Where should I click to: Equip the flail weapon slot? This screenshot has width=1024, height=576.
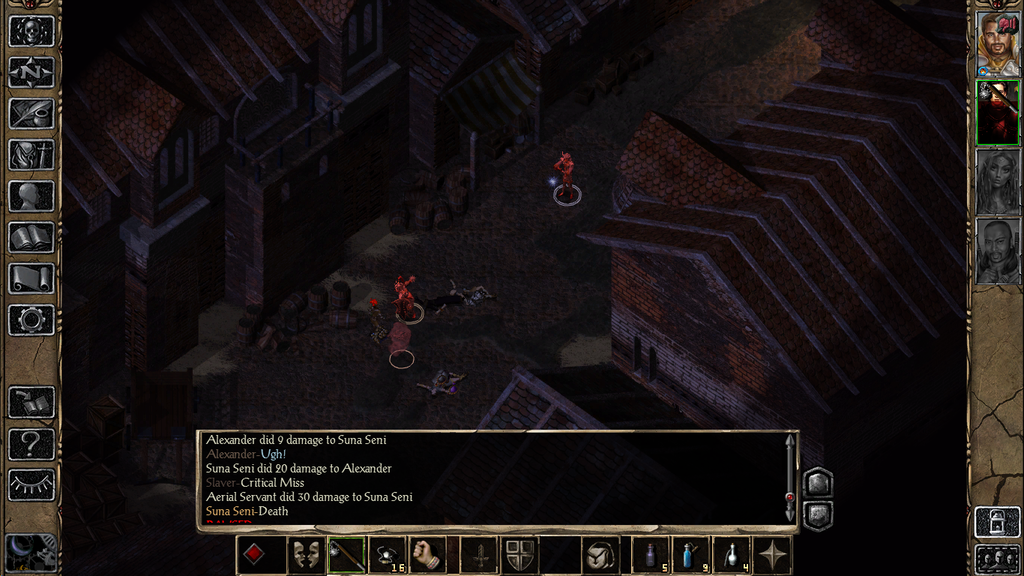point(347,555)
